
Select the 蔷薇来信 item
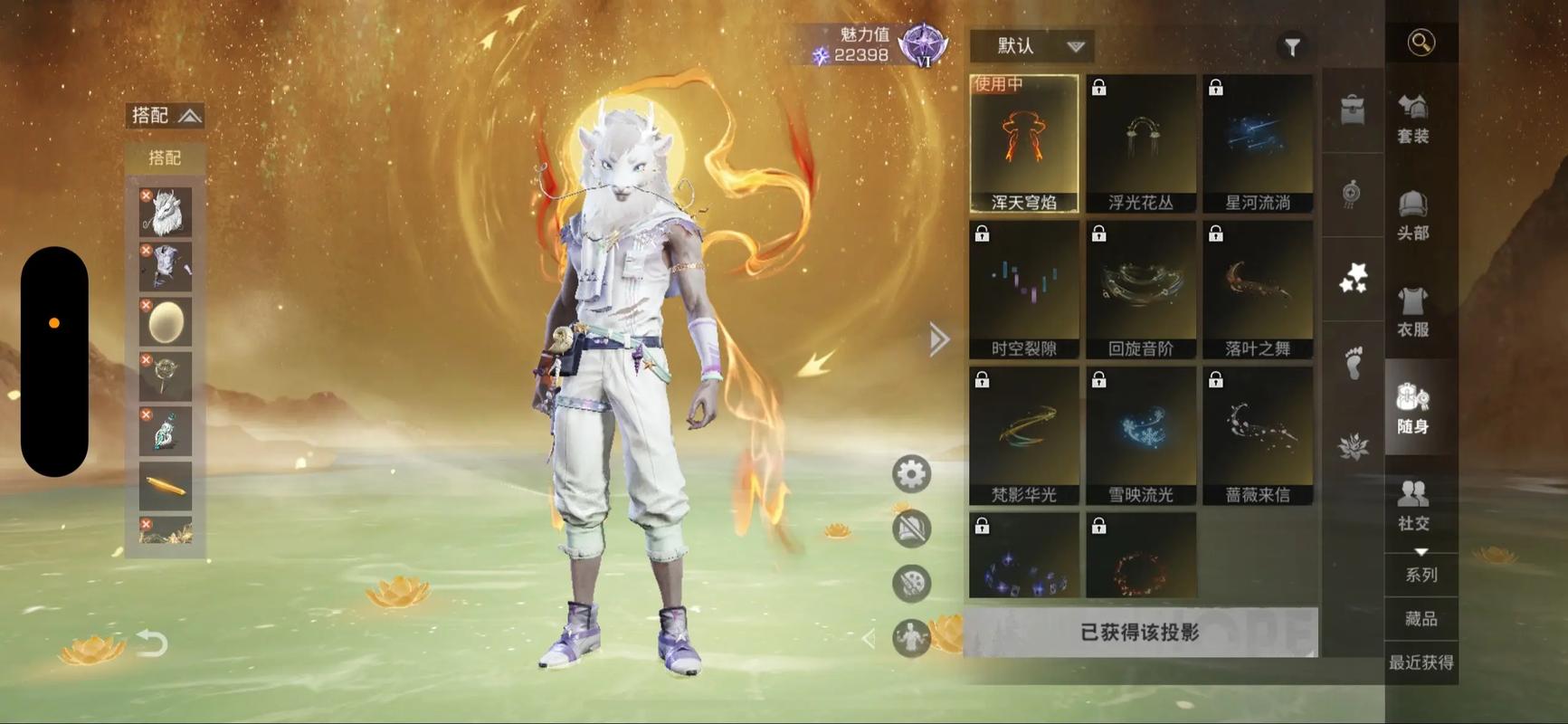[1258, 436]
